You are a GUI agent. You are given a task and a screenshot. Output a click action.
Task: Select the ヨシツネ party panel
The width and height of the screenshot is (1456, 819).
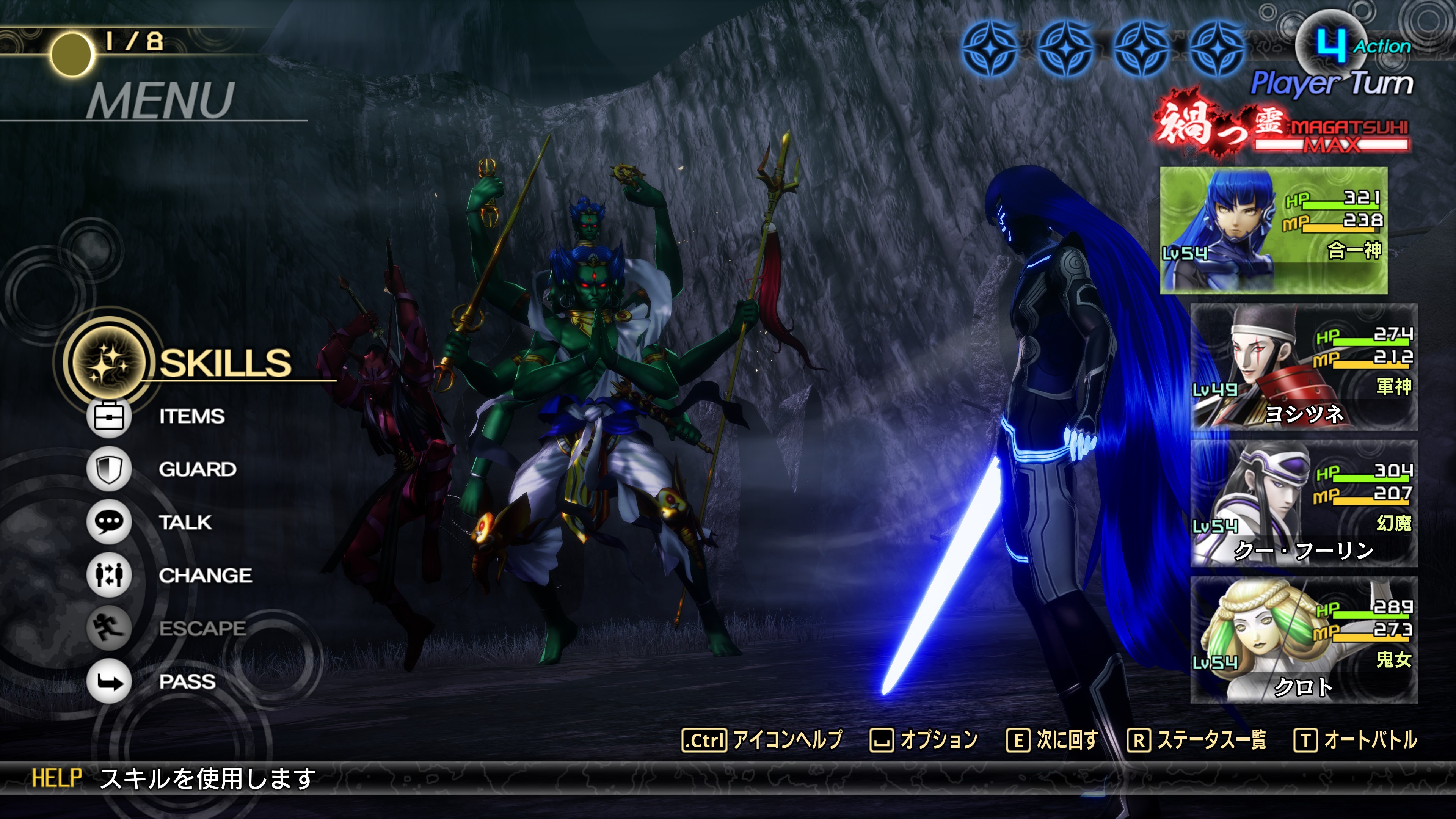[1304, 367]
